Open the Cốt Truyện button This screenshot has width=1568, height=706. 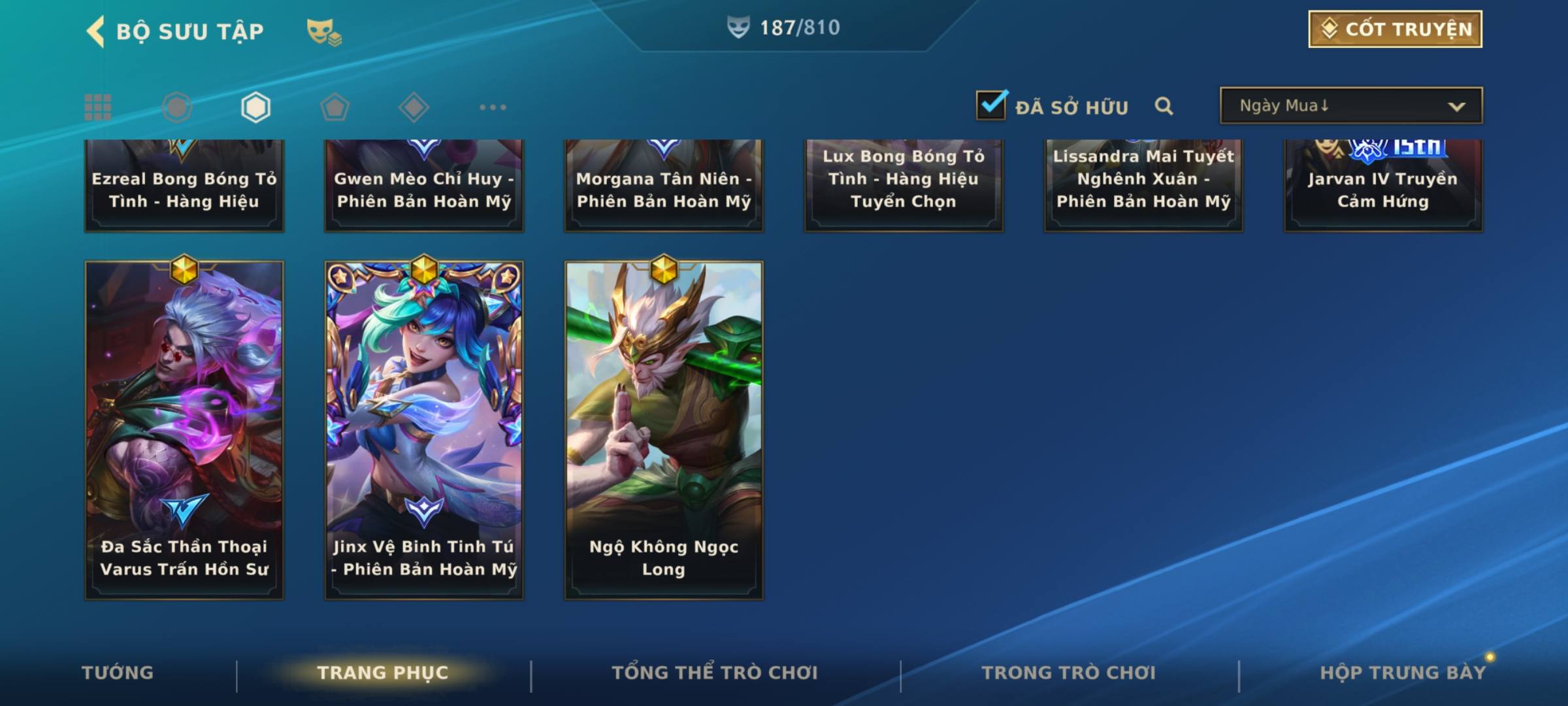(1395, 29)
